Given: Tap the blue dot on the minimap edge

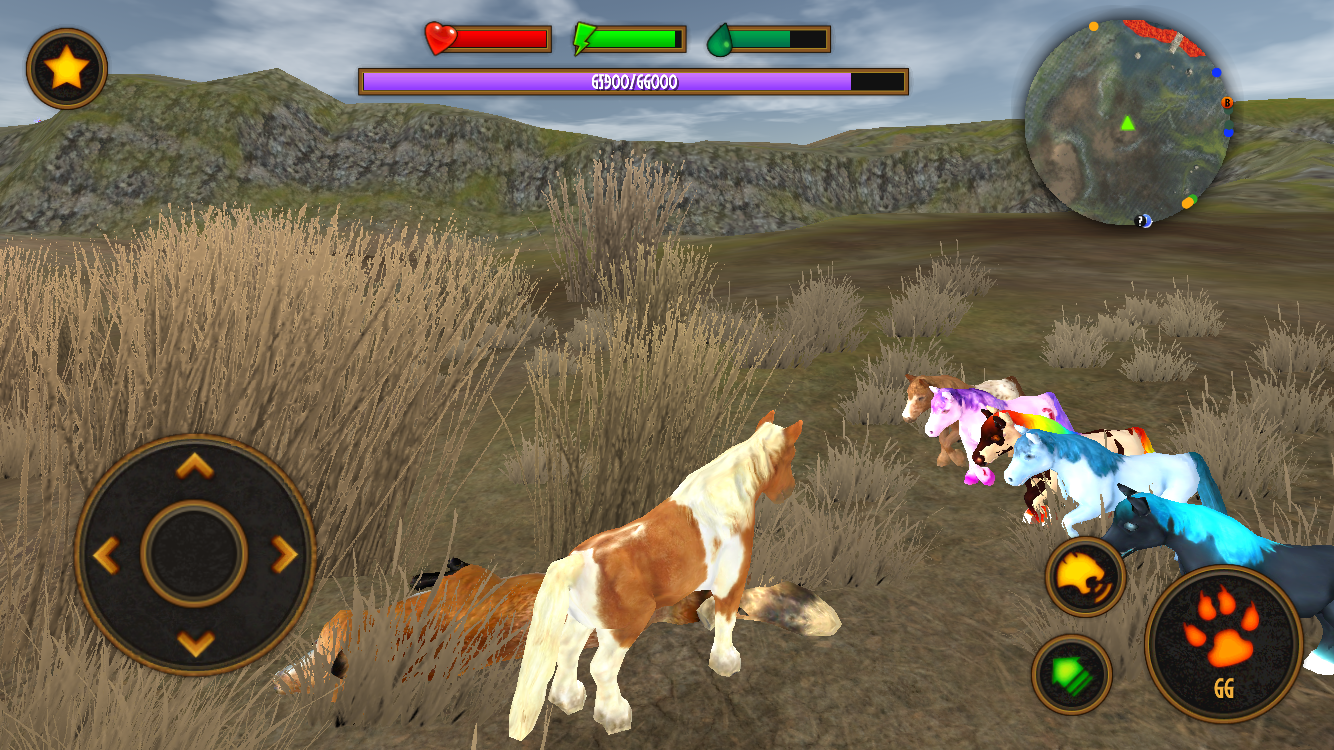Looking at the screenshot, I should pos(1216,70).
